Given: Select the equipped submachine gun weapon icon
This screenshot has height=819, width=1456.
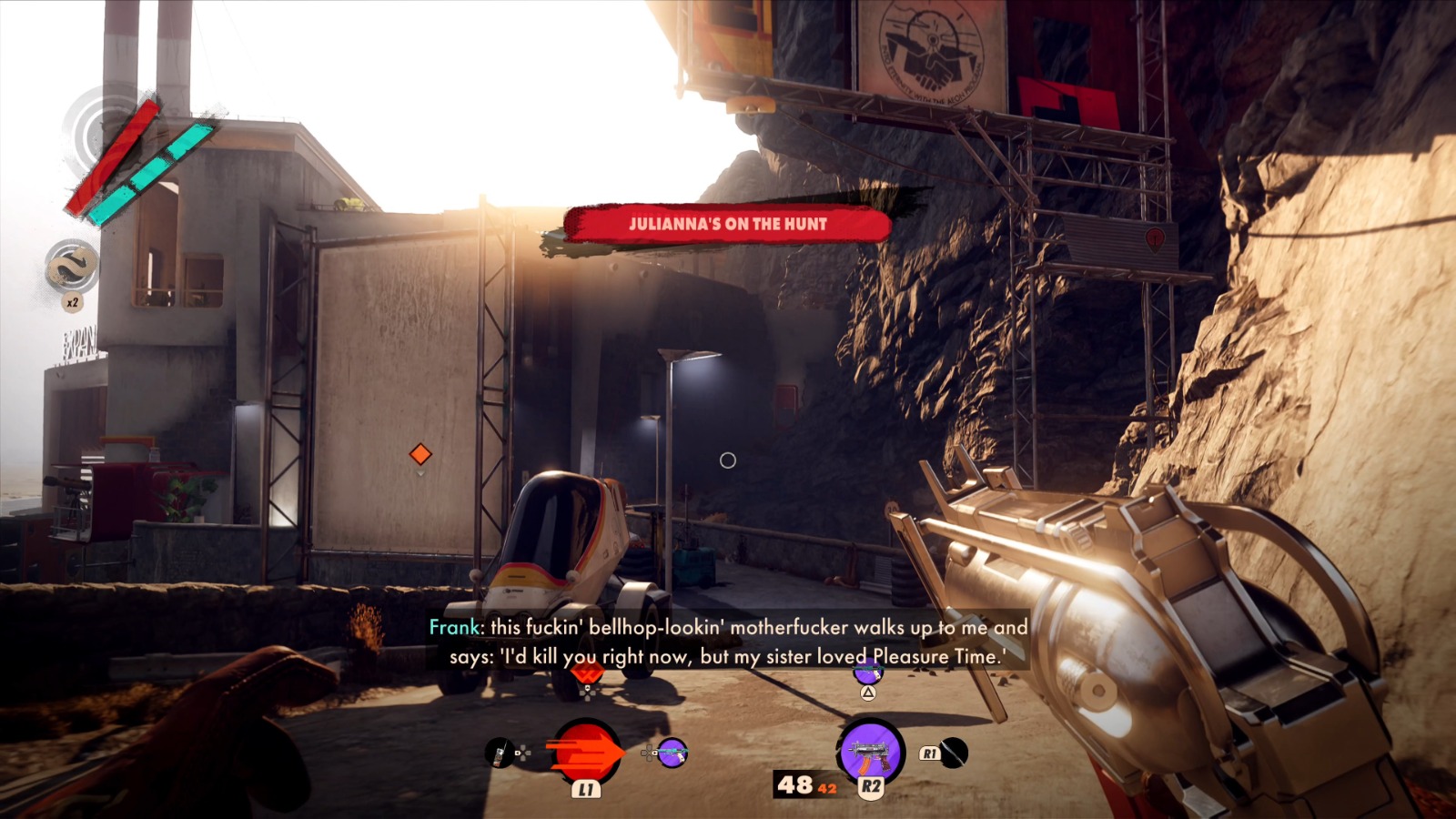Looking at the screenshot, I should click(x=870, y=752).
